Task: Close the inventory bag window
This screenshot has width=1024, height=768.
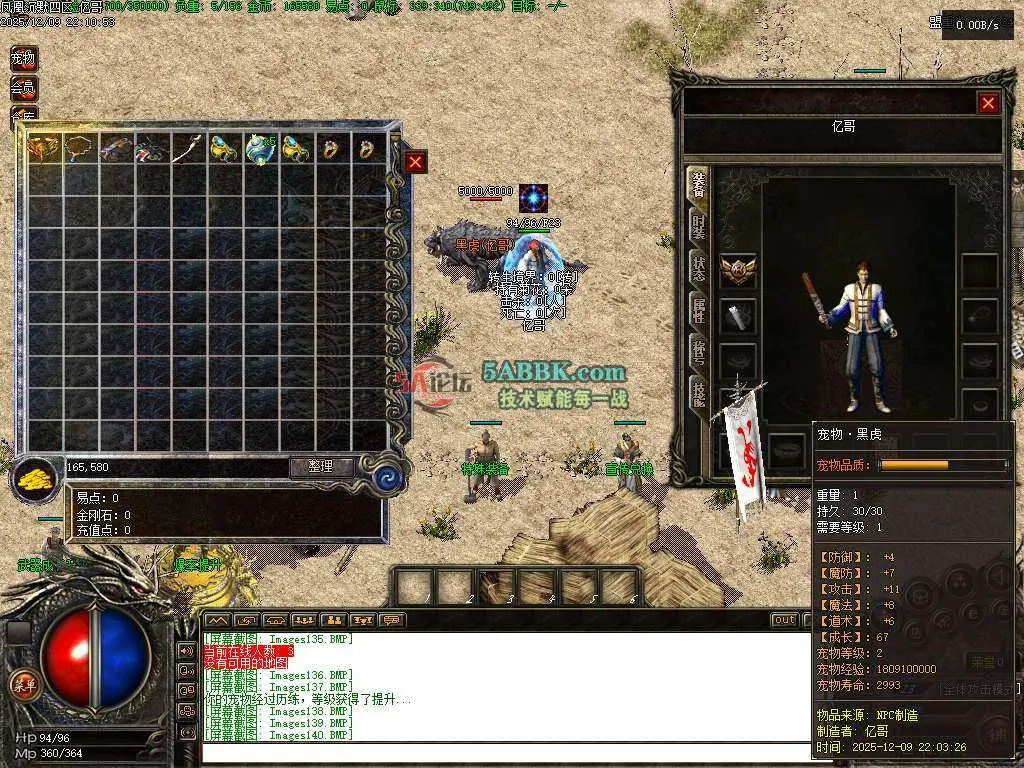Action: point(416,162)
